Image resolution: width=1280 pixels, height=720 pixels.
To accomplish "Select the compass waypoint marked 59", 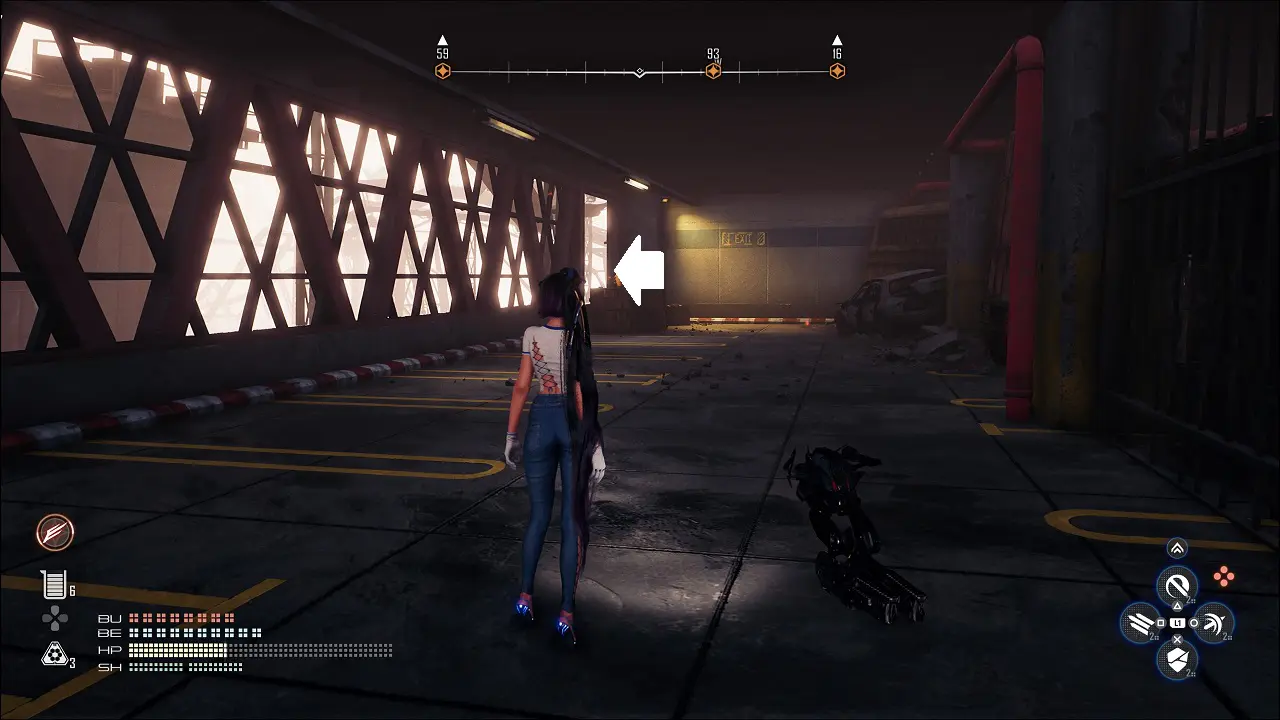I will coord(443,71).
